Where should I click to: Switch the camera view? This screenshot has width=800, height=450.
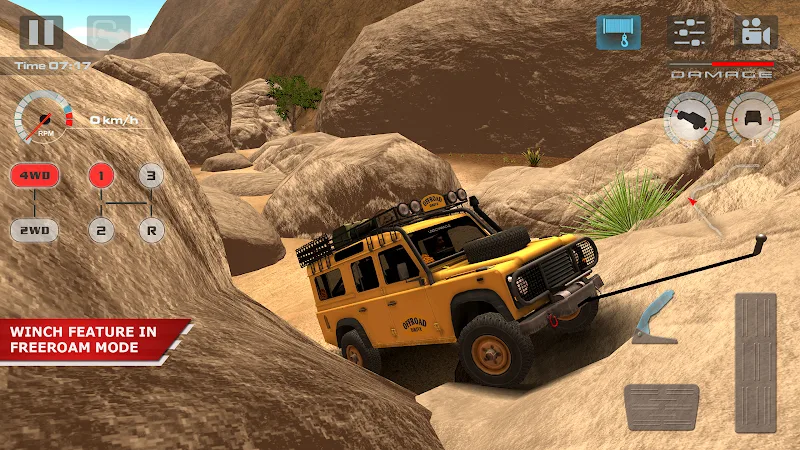coord(756,32)
